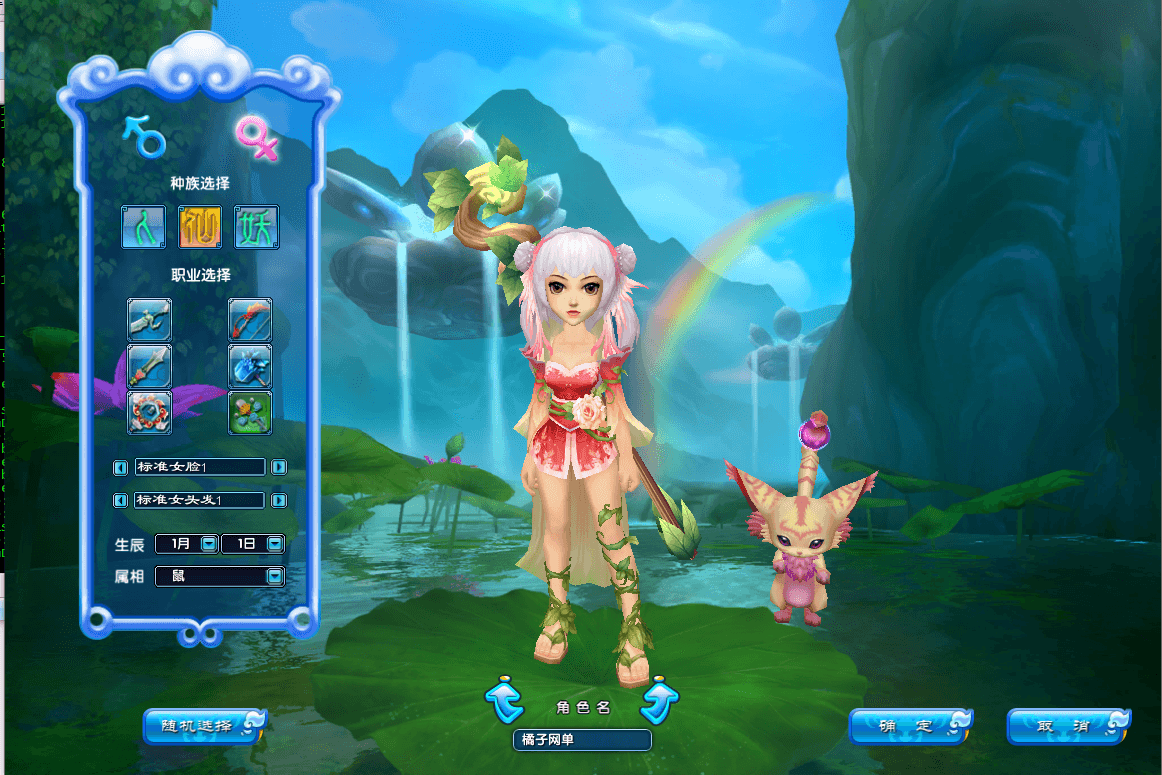Cancel creation with 取消 button

[x=1067, y=726]
